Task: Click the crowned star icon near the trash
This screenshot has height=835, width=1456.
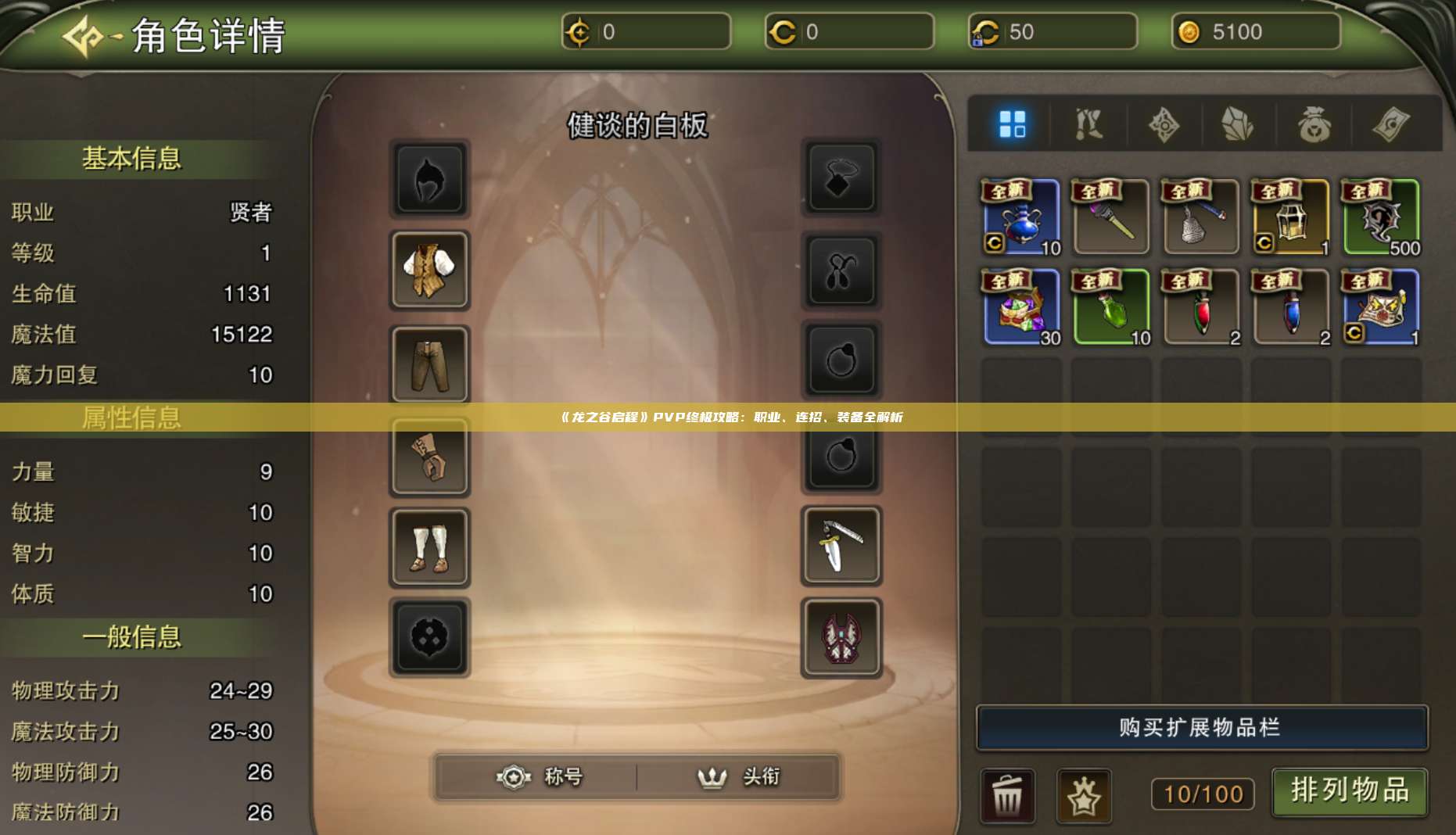Action: [1085, 794]
